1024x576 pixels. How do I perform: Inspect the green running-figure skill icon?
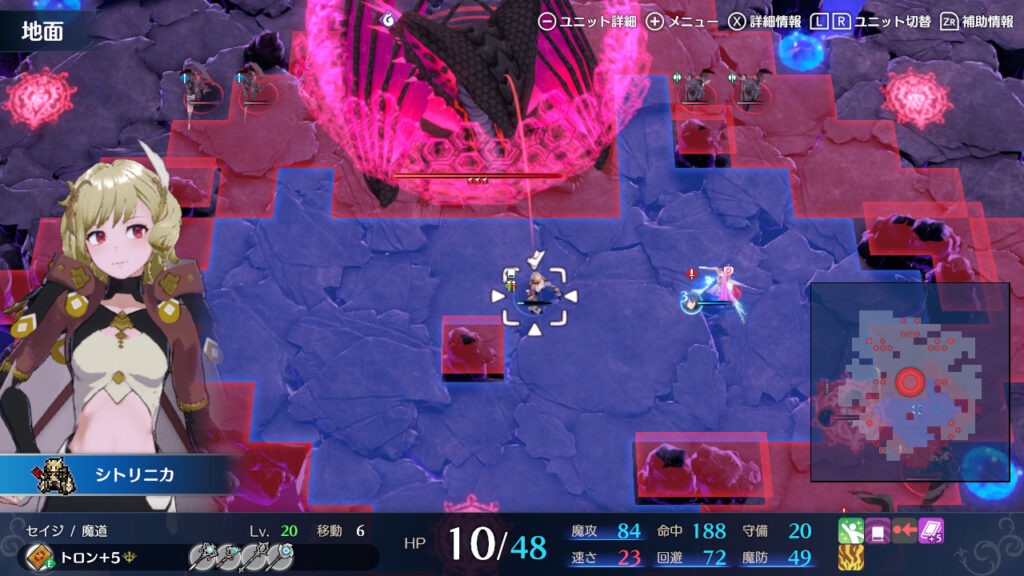(x=850, y=531)
